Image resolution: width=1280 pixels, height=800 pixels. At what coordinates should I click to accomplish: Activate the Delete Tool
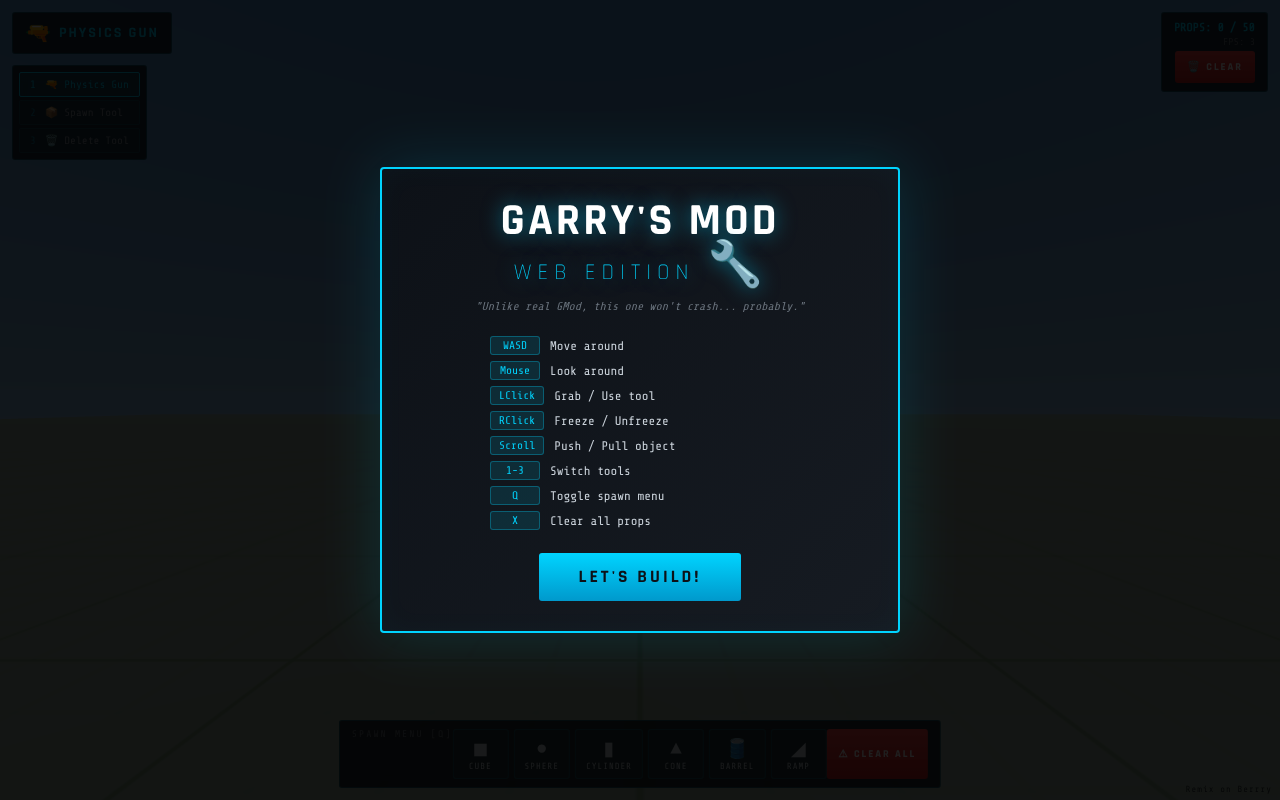click(79, 140)
